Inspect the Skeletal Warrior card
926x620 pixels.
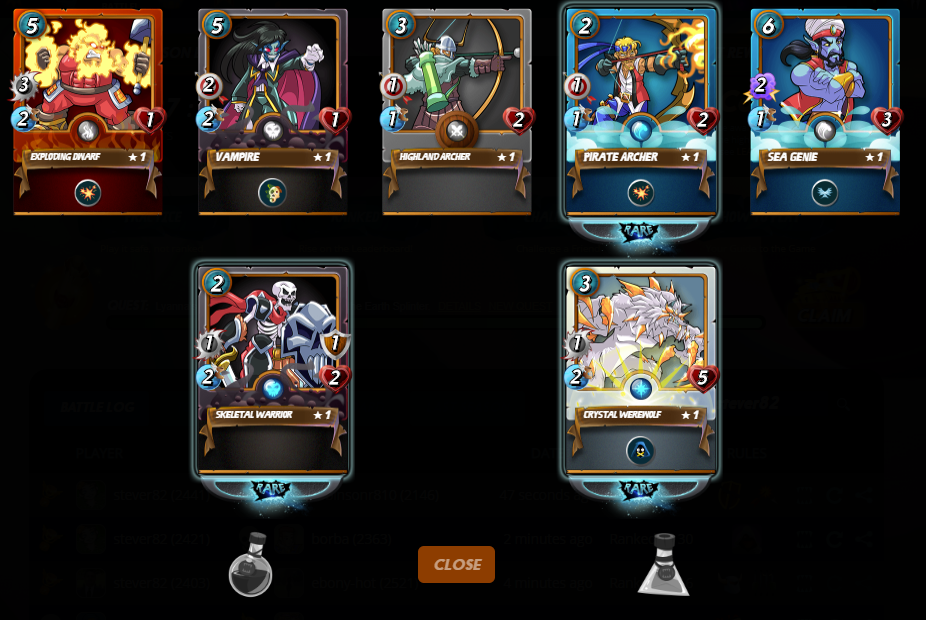coord(272,368)
